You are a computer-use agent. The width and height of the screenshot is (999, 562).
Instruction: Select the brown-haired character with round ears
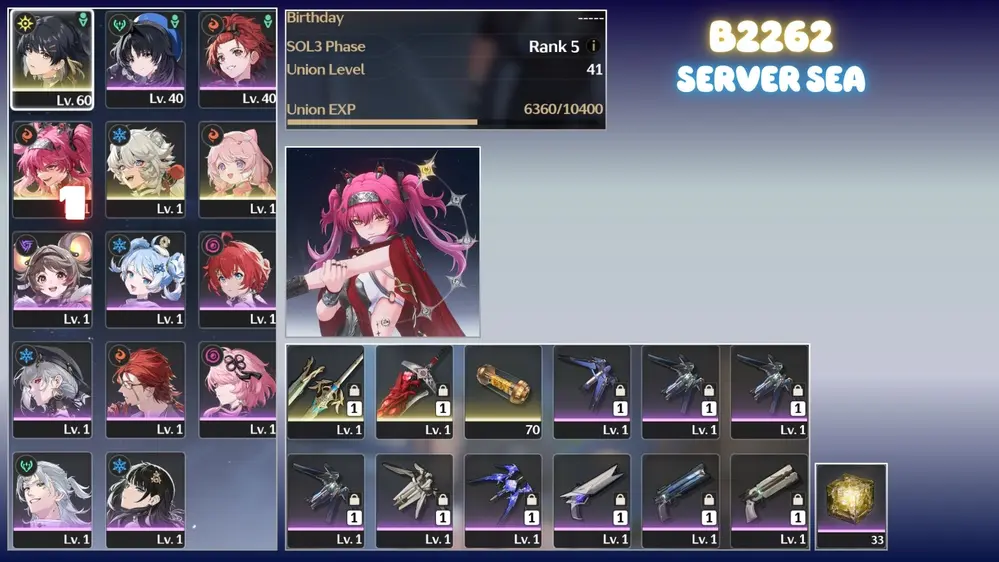click(x=52, y=279)
